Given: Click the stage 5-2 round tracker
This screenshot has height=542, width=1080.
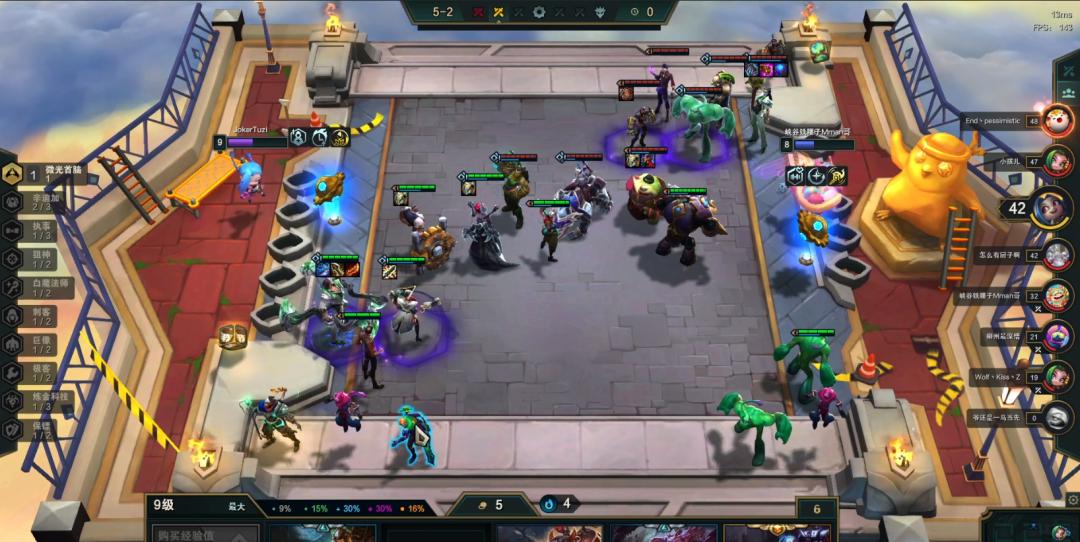Looking at the screenshot, I should tap(444, 12).
